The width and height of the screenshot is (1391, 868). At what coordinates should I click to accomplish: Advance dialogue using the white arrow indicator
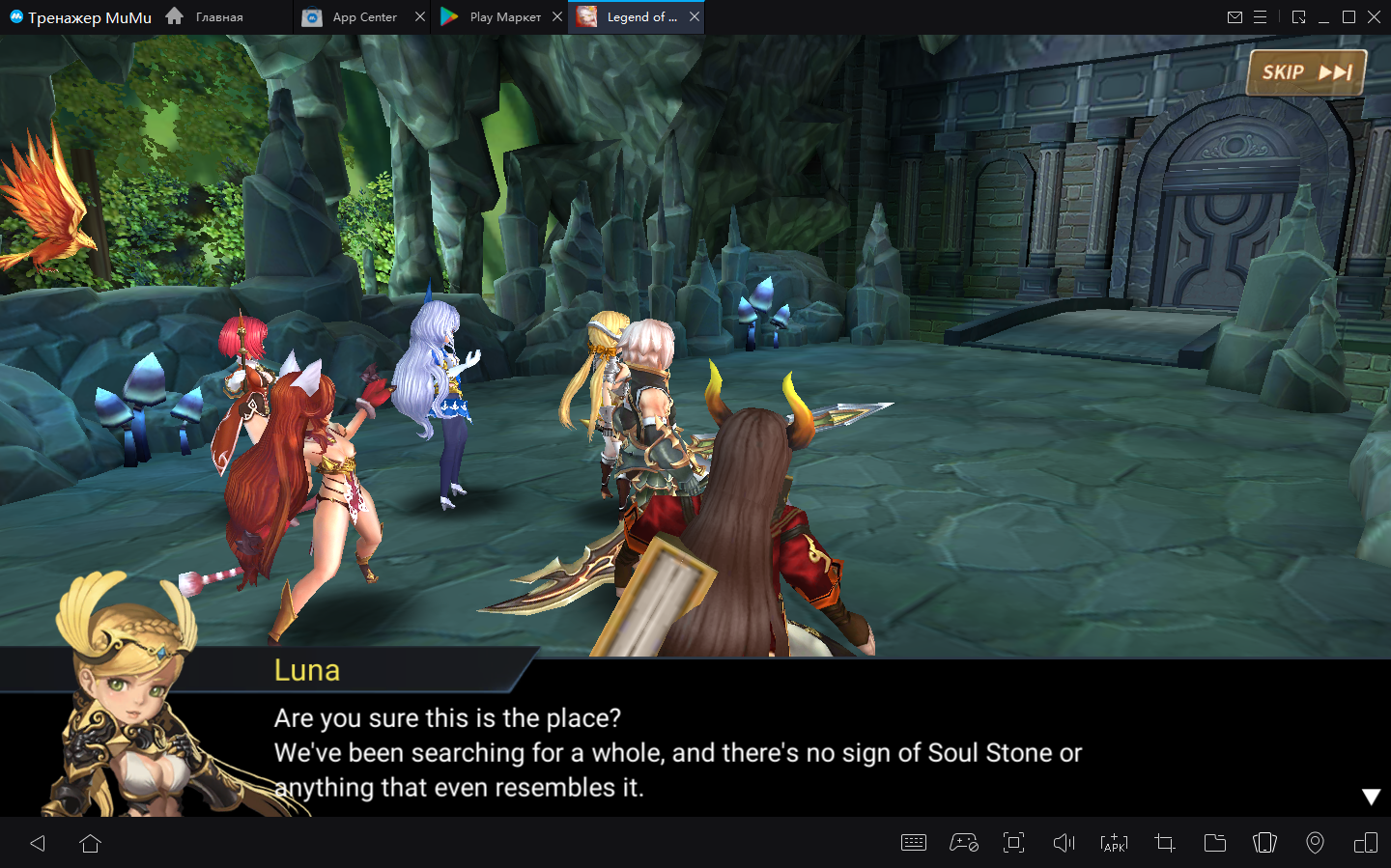(x=1371, y=797)
